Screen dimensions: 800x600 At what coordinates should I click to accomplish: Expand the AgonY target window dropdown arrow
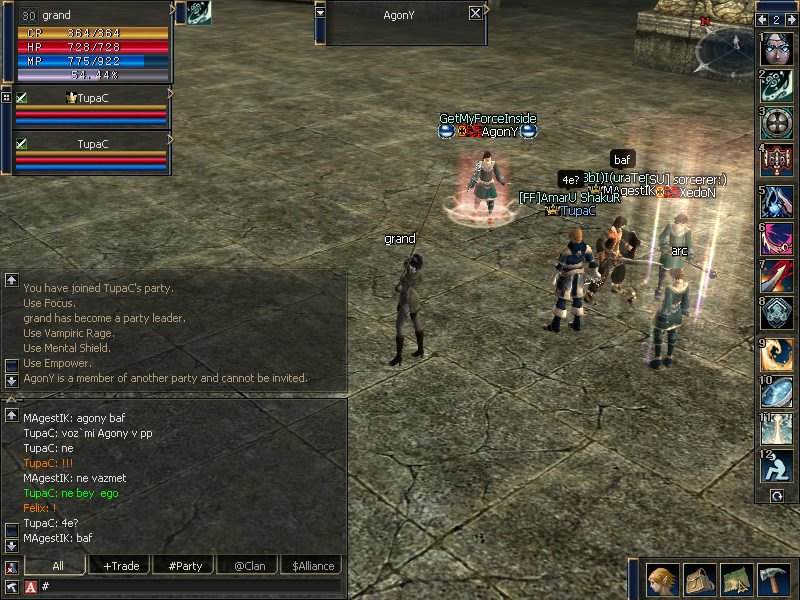tap(320, 13)
